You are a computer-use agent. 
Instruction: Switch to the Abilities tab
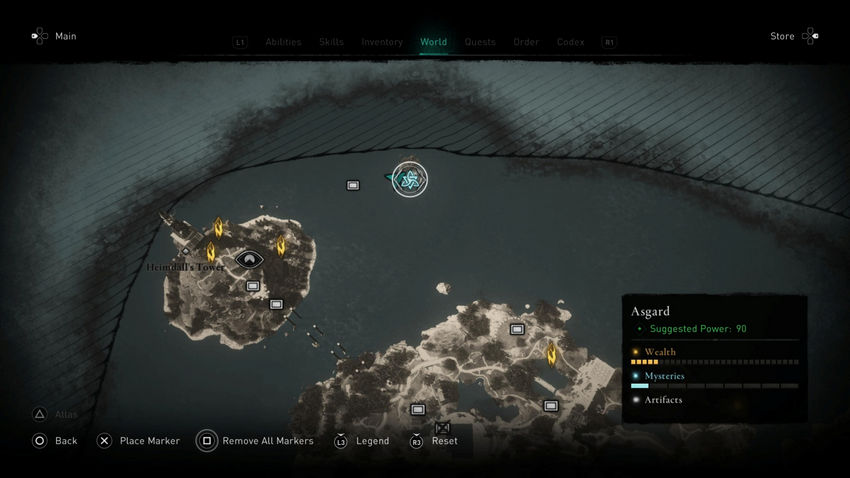click(283, 42)
